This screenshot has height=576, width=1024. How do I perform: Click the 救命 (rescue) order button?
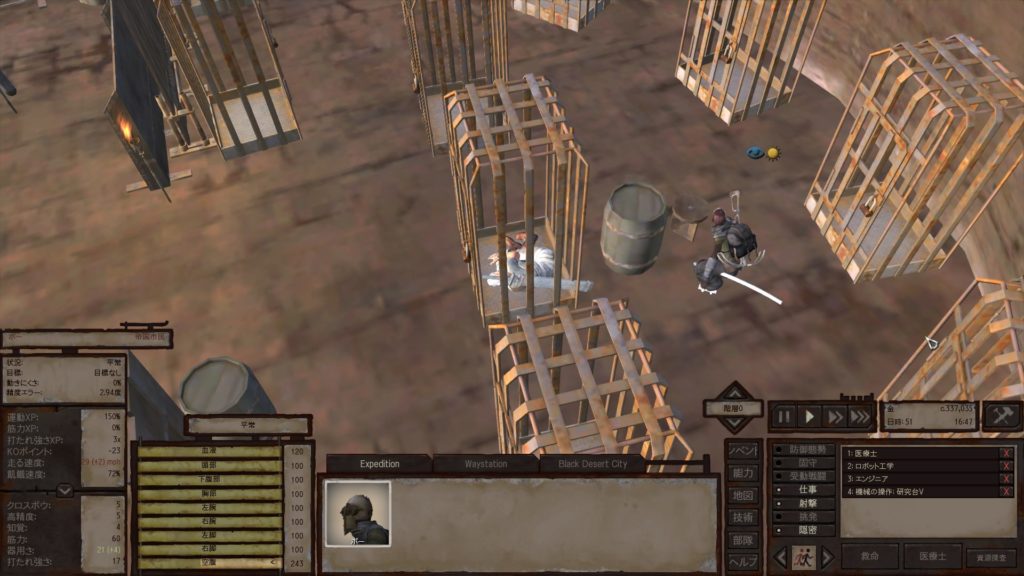click(869, 557)
